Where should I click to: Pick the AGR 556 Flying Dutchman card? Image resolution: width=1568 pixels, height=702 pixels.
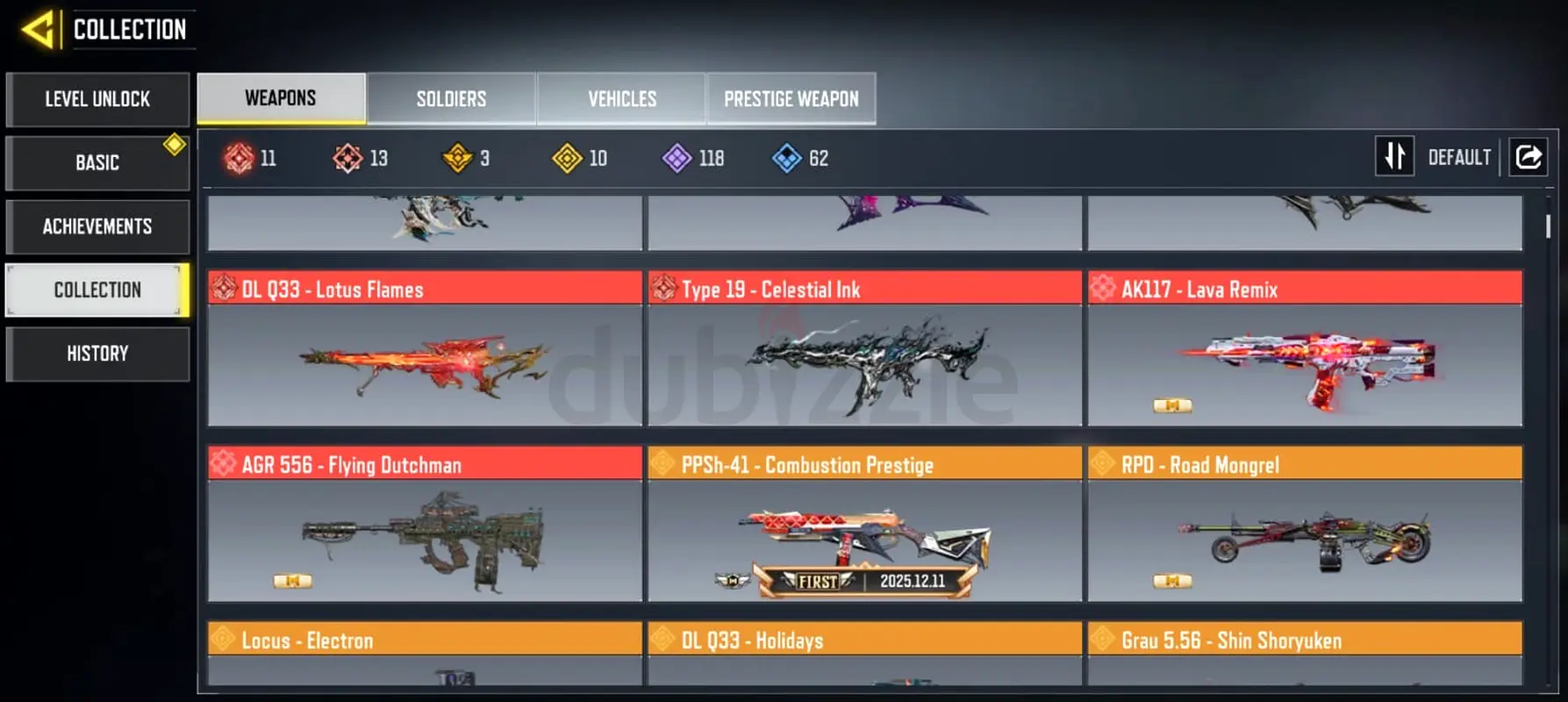[425, 525]
